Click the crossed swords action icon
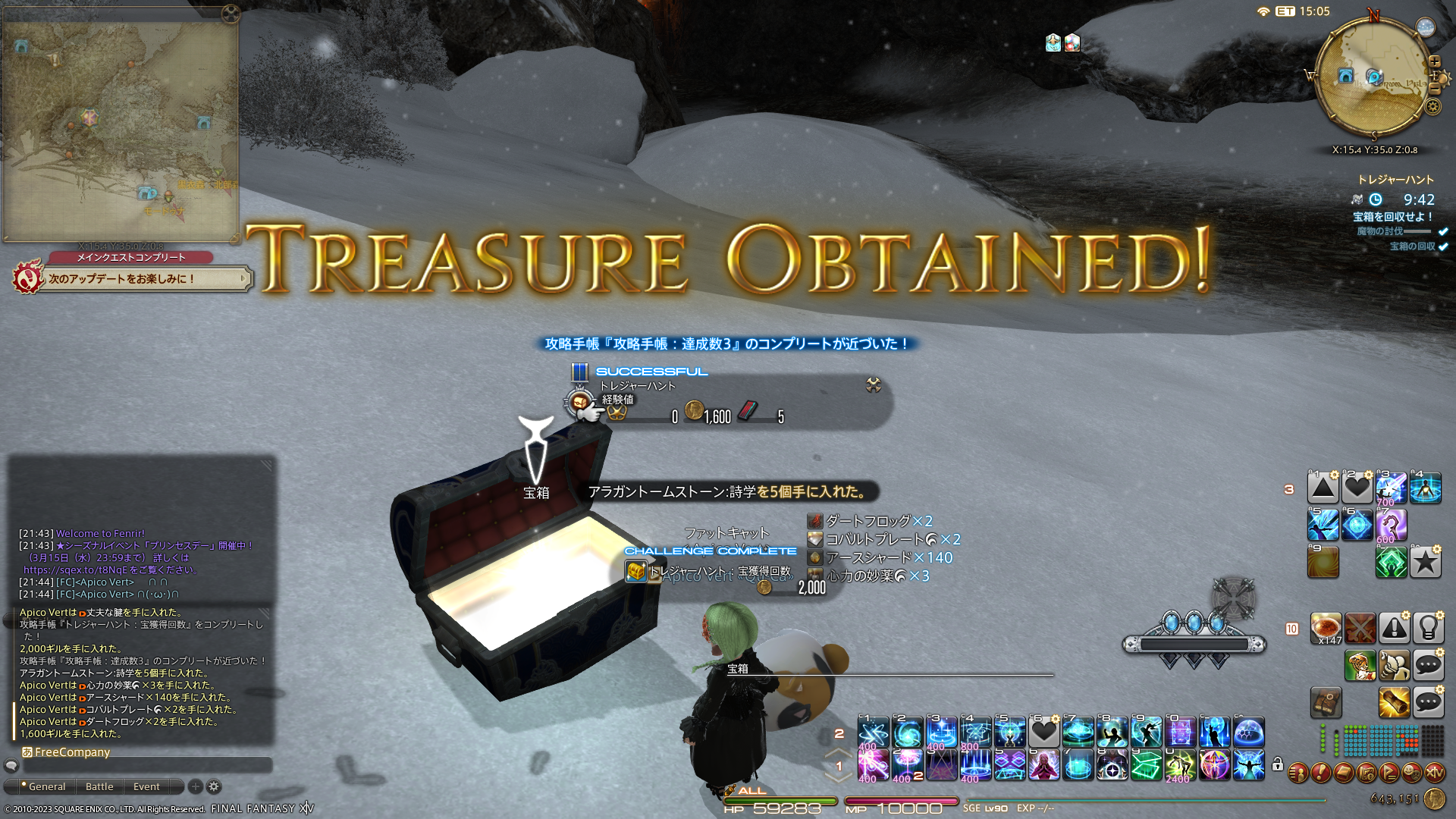 point(1360,628)
